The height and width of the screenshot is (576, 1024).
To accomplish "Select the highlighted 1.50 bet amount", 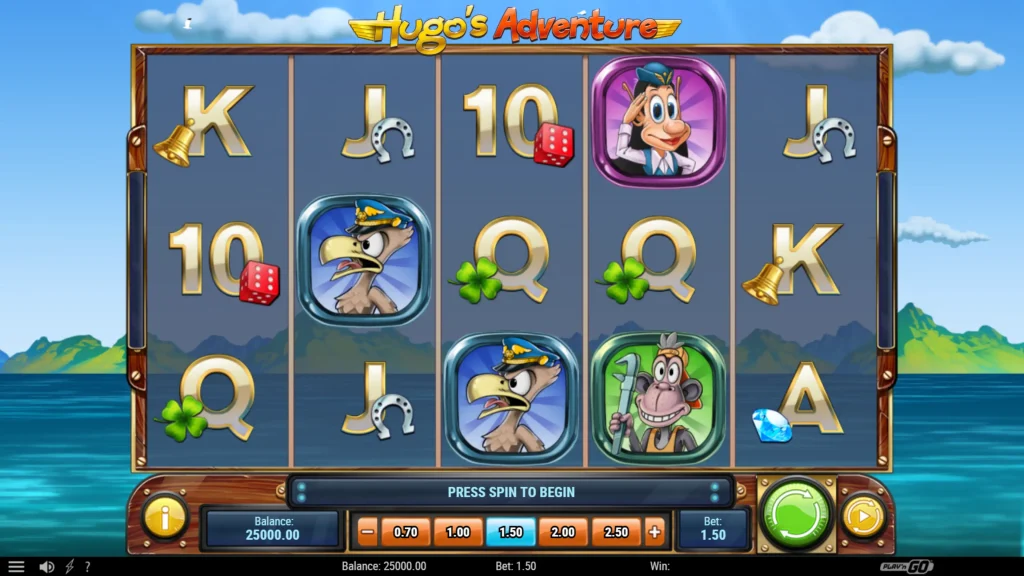I will 510,532.
